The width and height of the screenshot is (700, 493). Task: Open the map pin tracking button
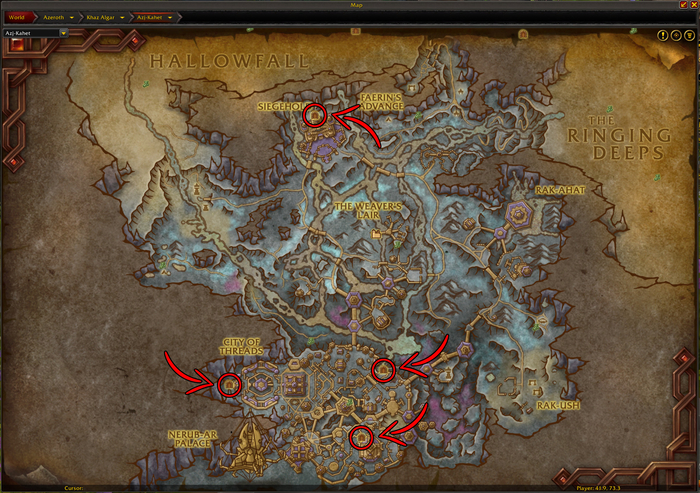click(675, 35)
